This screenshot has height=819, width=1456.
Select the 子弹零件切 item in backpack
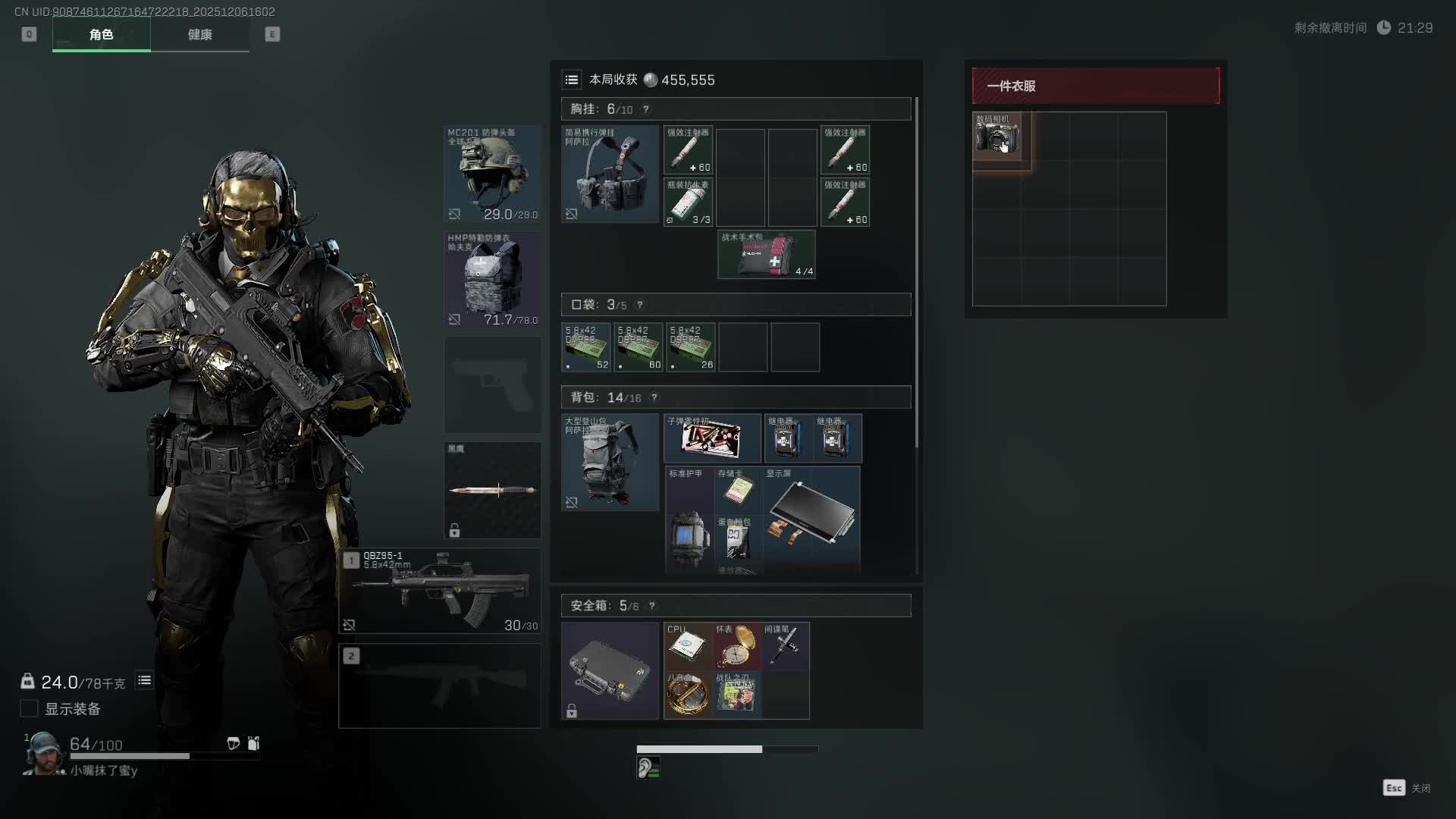click(x=711, y=438)
